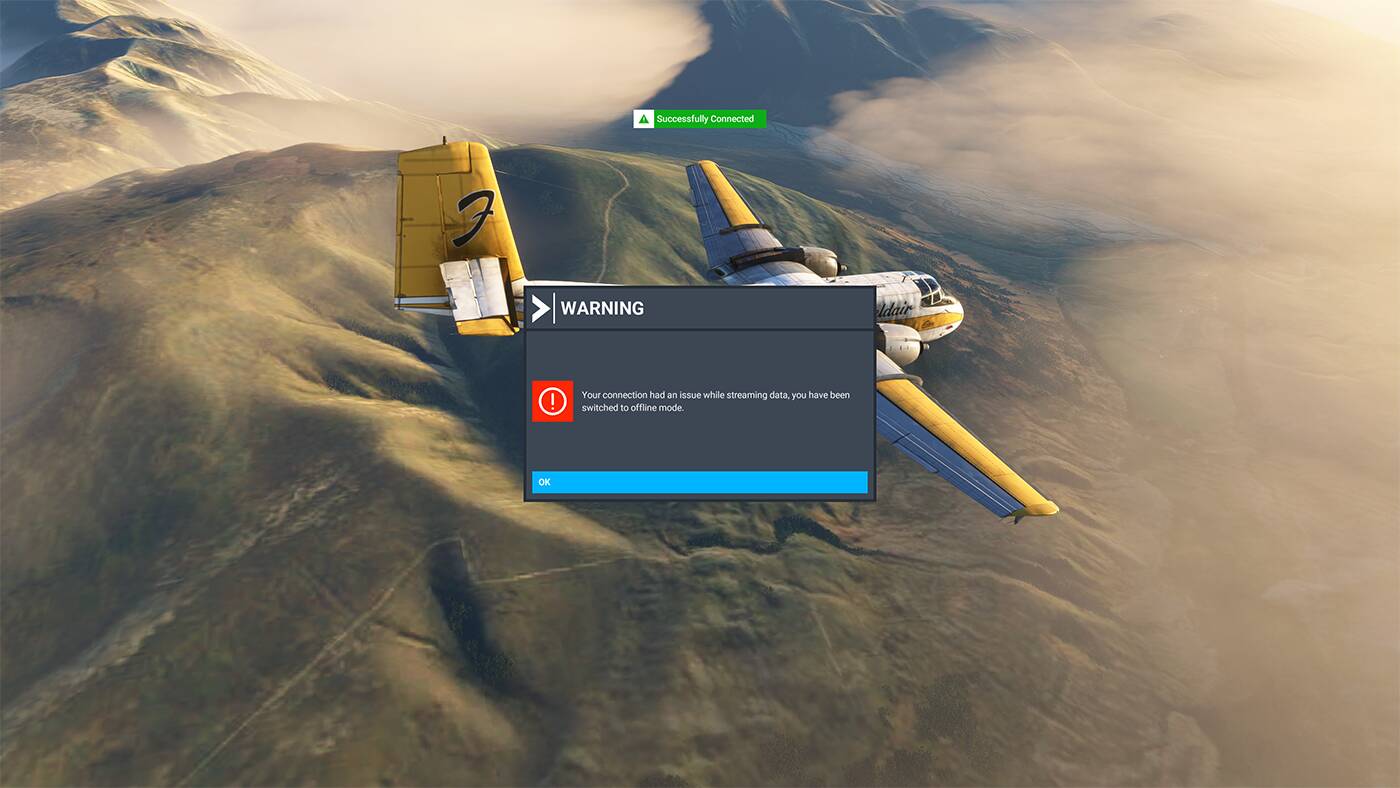Confirm the warning with the OK button
This screenshot has height=788, width=1400.
(x=699, y=482)
